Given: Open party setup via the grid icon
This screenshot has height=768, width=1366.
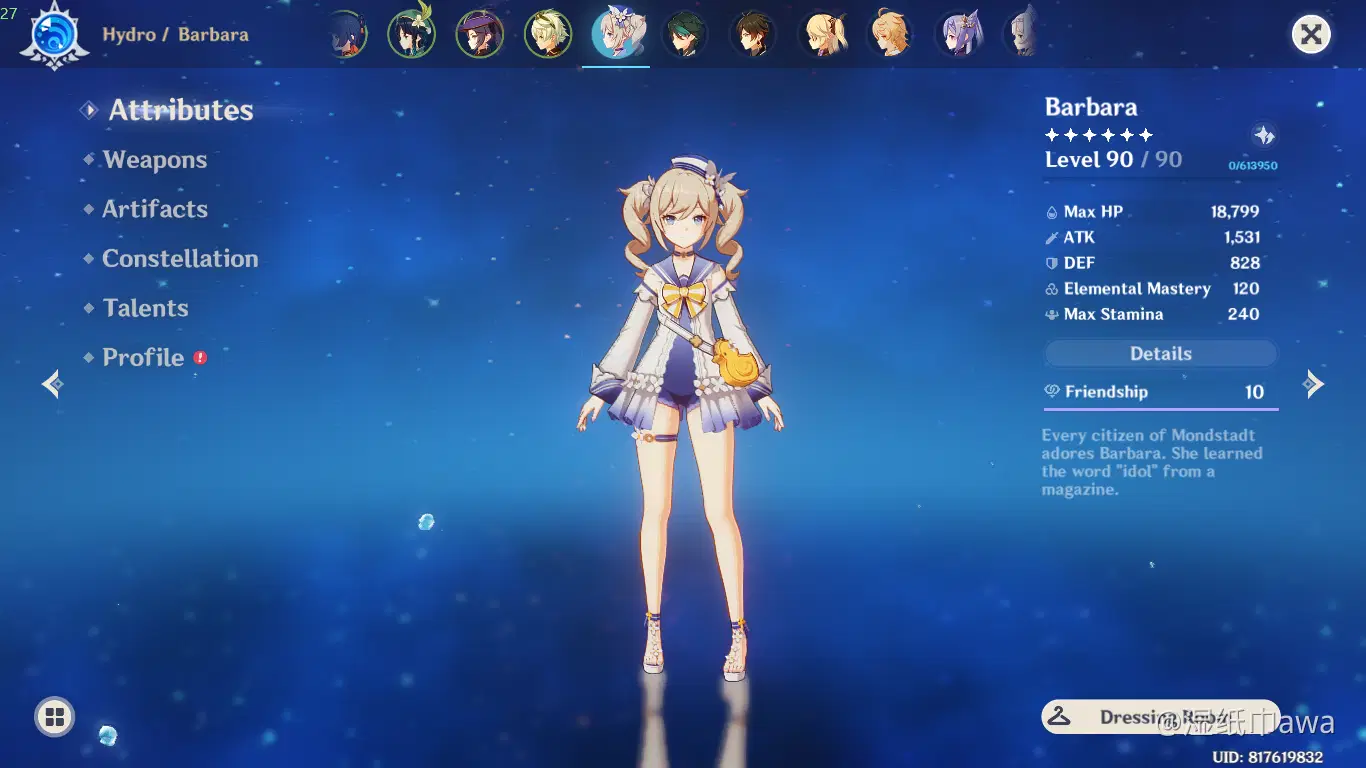Looking at the screenshot, I should click(x=54, y=716).
